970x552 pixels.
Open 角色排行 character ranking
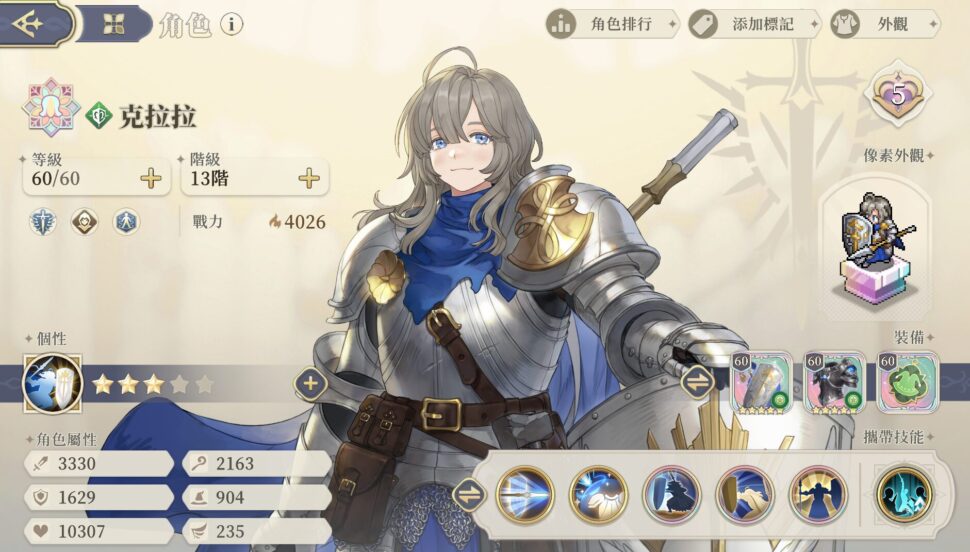pyautogui.click(x=612, y=24)
